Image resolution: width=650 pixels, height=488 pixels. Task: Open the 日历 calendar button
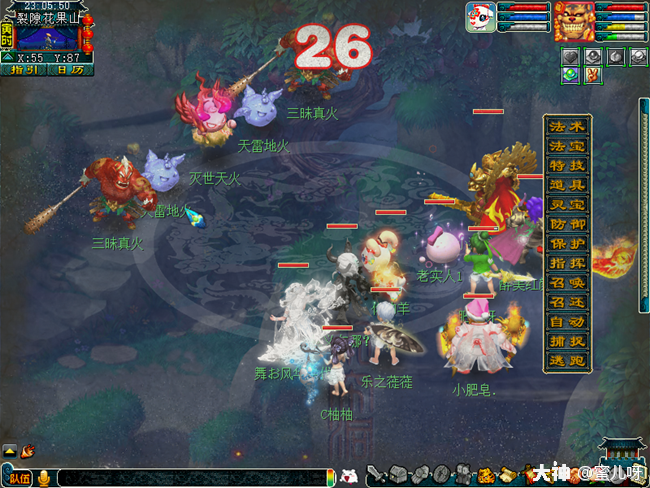pos(69,70)
